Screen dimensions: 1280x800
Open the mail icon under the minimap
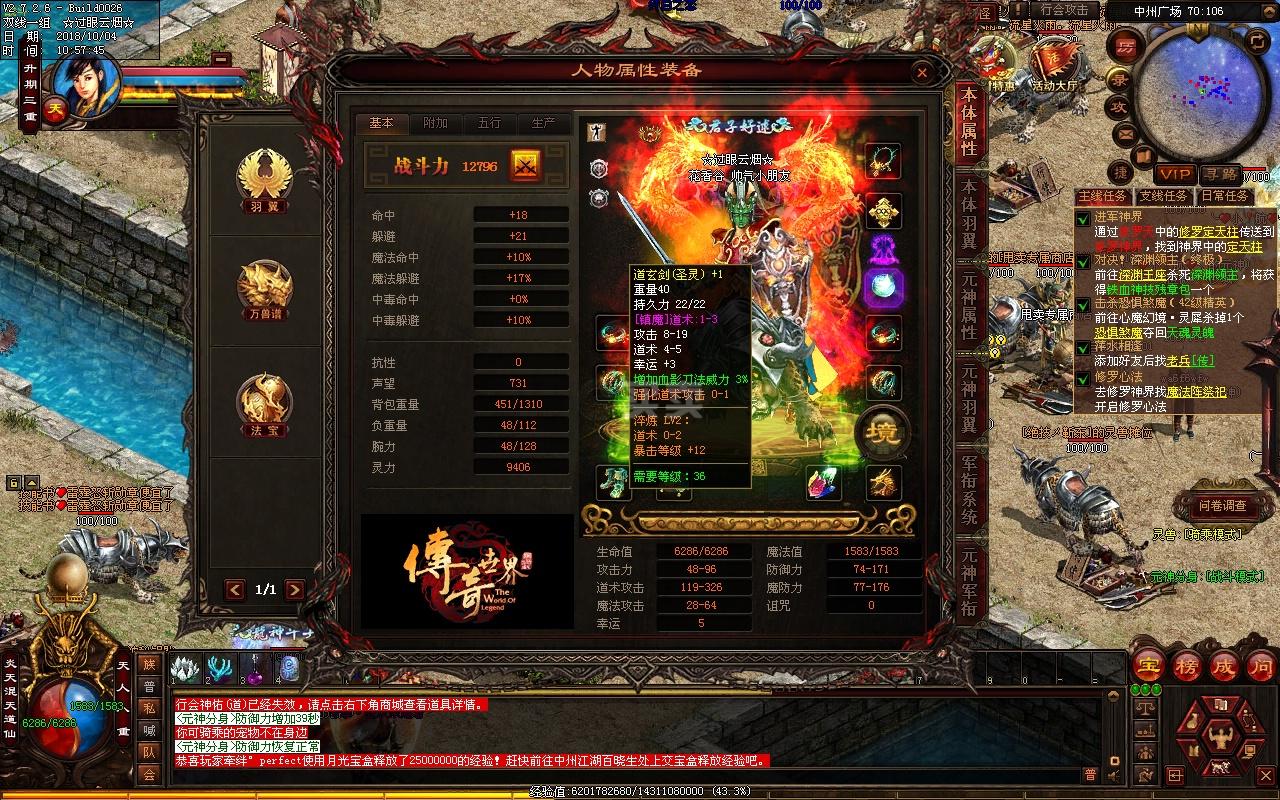coord(1125,135)
